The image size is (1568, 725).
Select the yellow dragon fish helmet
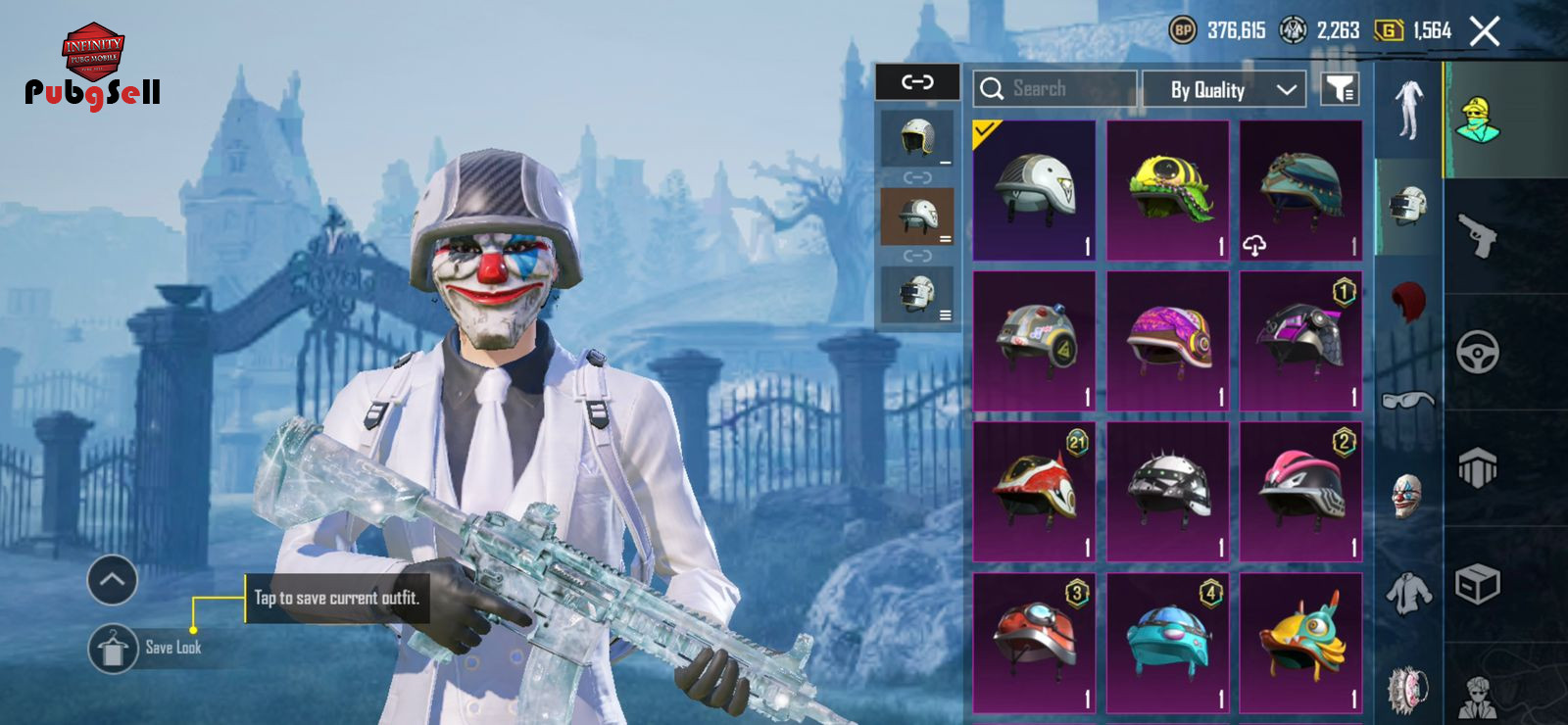point(1300,643)
